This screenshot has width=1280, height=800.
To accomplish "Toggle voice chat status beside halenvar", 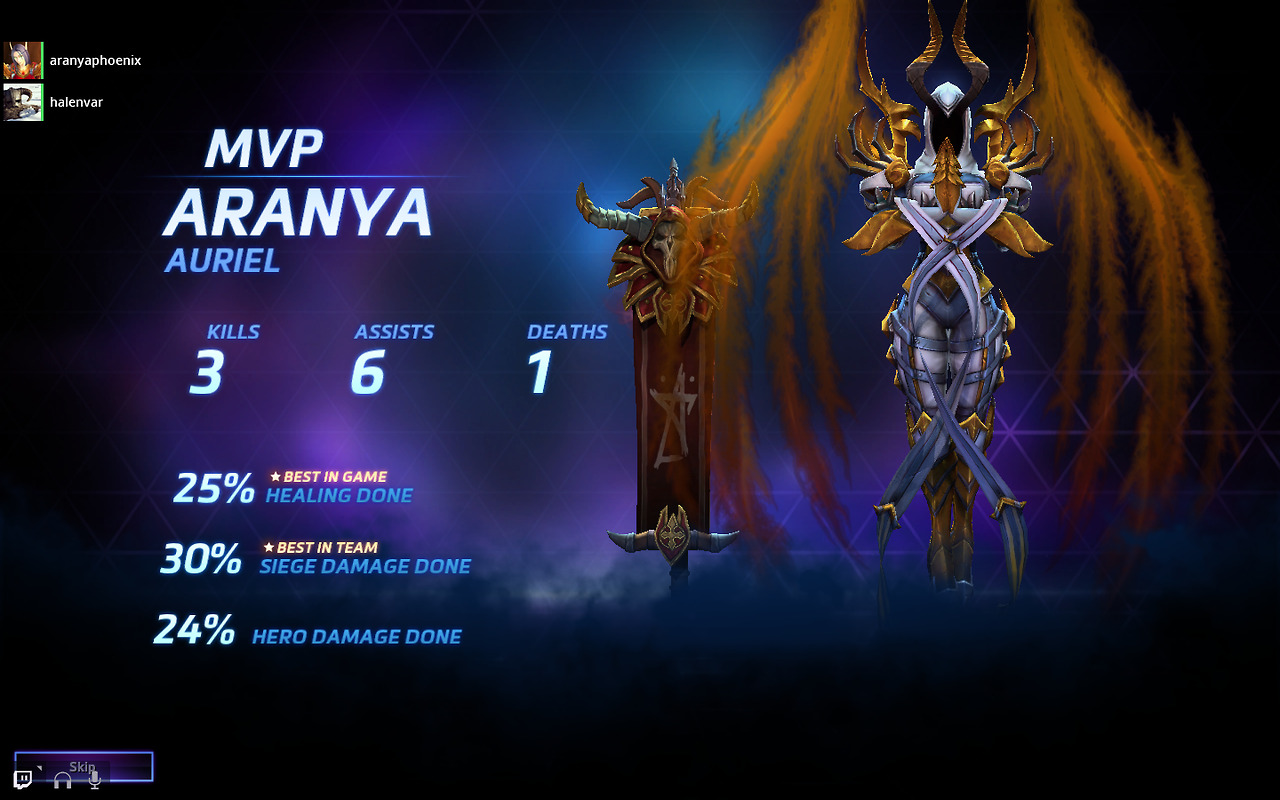I will coord(42,101).
